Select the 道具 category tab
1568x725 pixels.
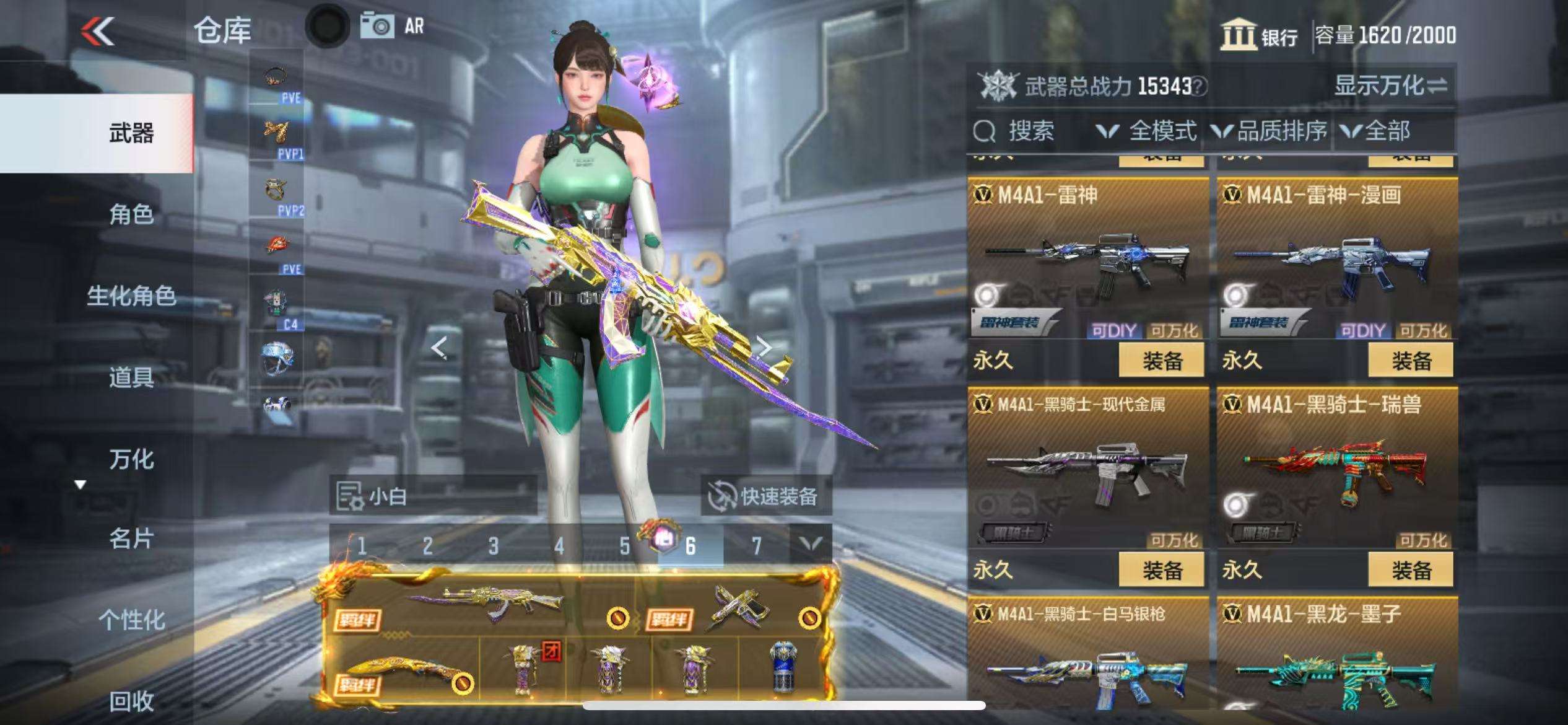tap(131, 377)
